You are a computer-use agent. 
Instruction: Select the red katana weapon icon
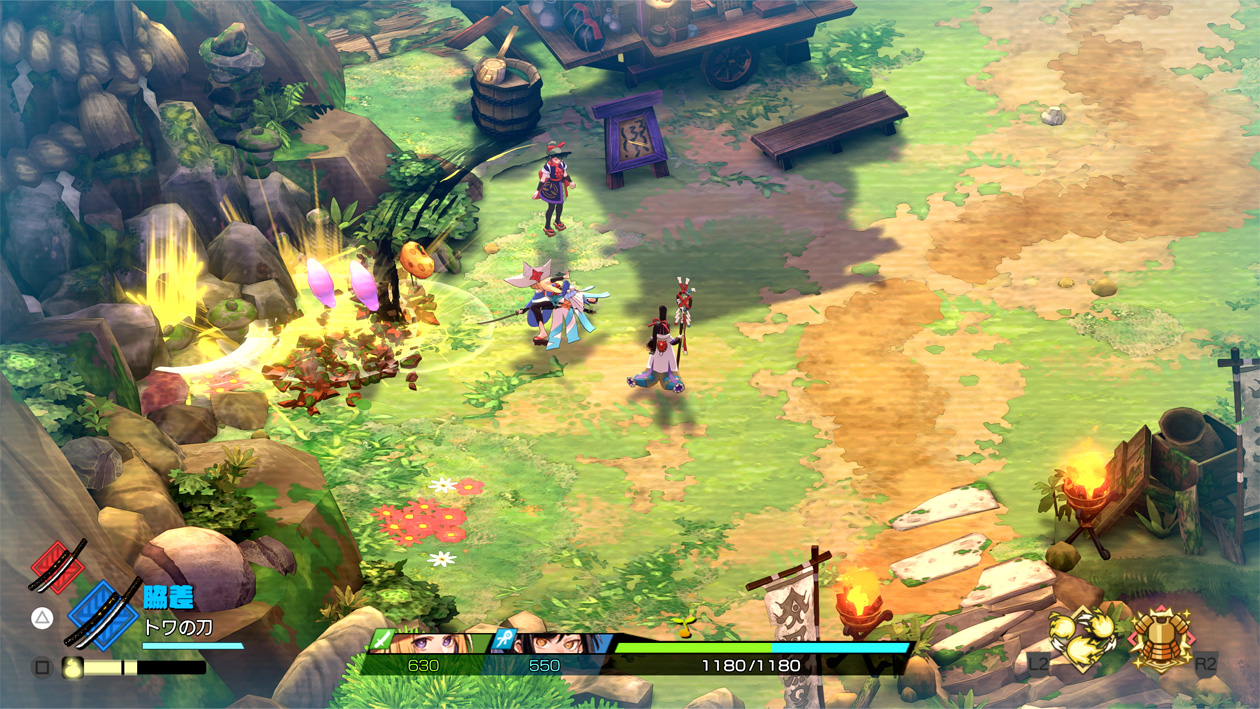pos(57,567)
